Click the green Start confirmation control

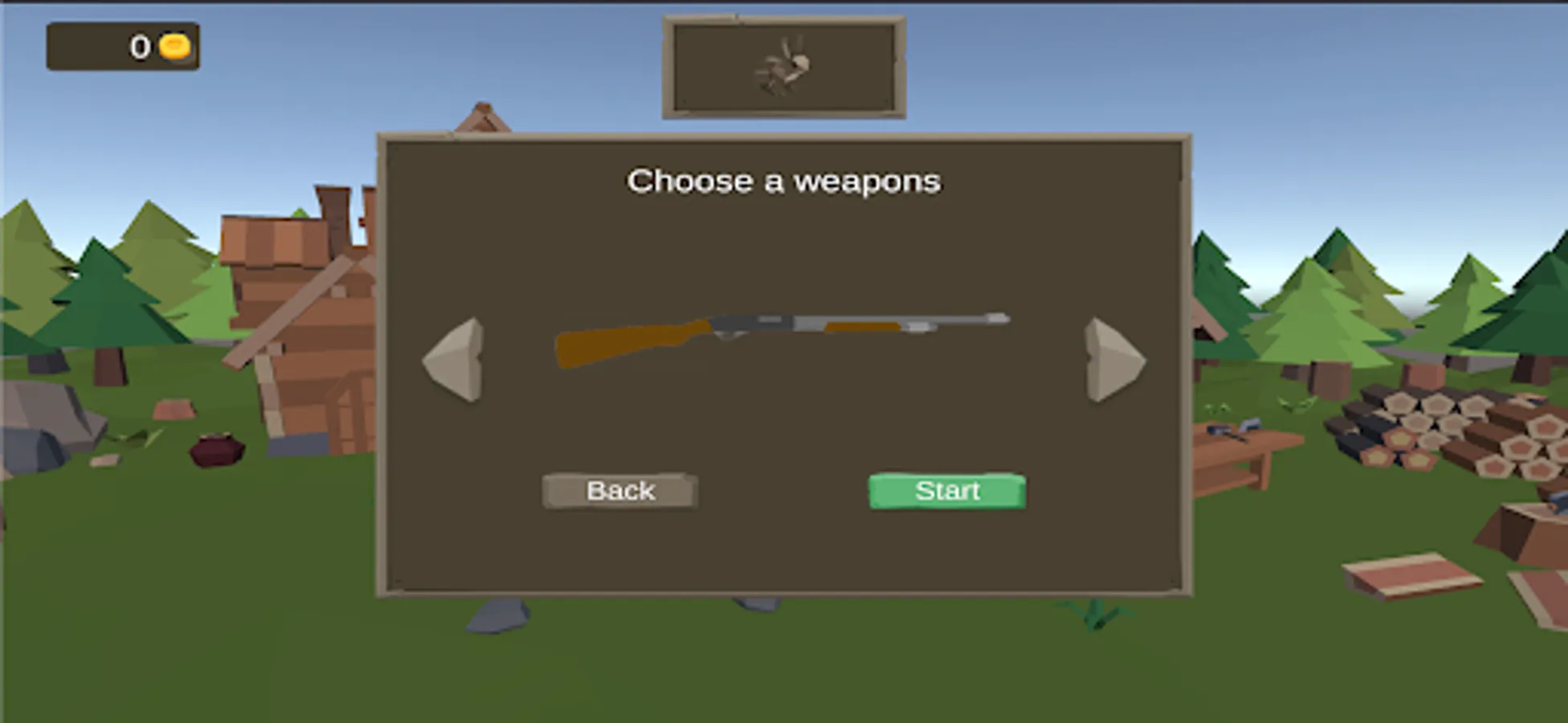point(946,491)
